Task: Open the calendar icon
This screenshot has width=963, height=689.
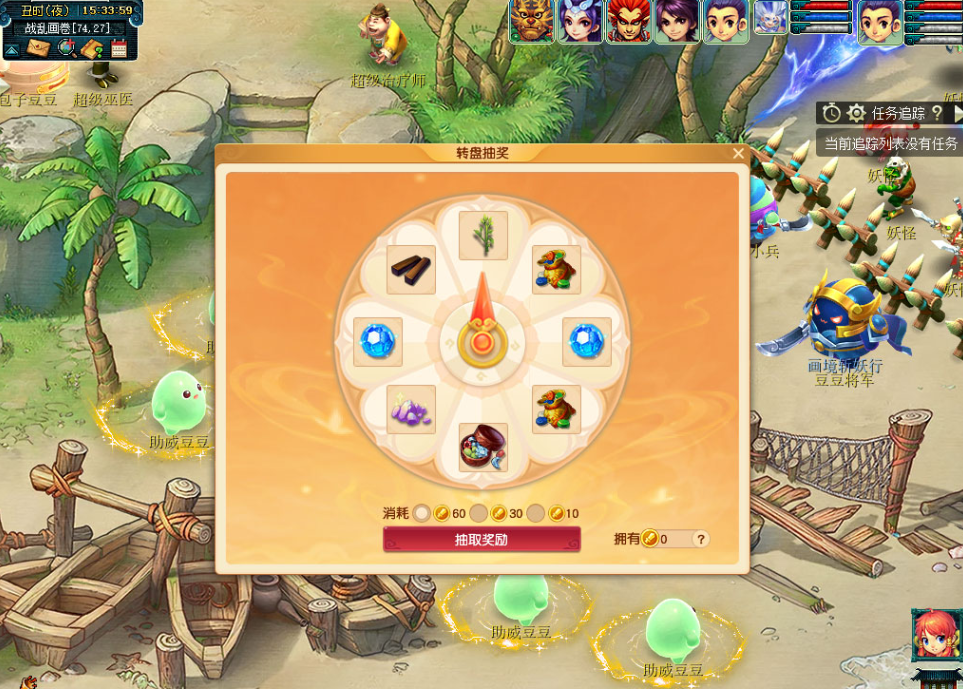Action: tap(119, 48)
